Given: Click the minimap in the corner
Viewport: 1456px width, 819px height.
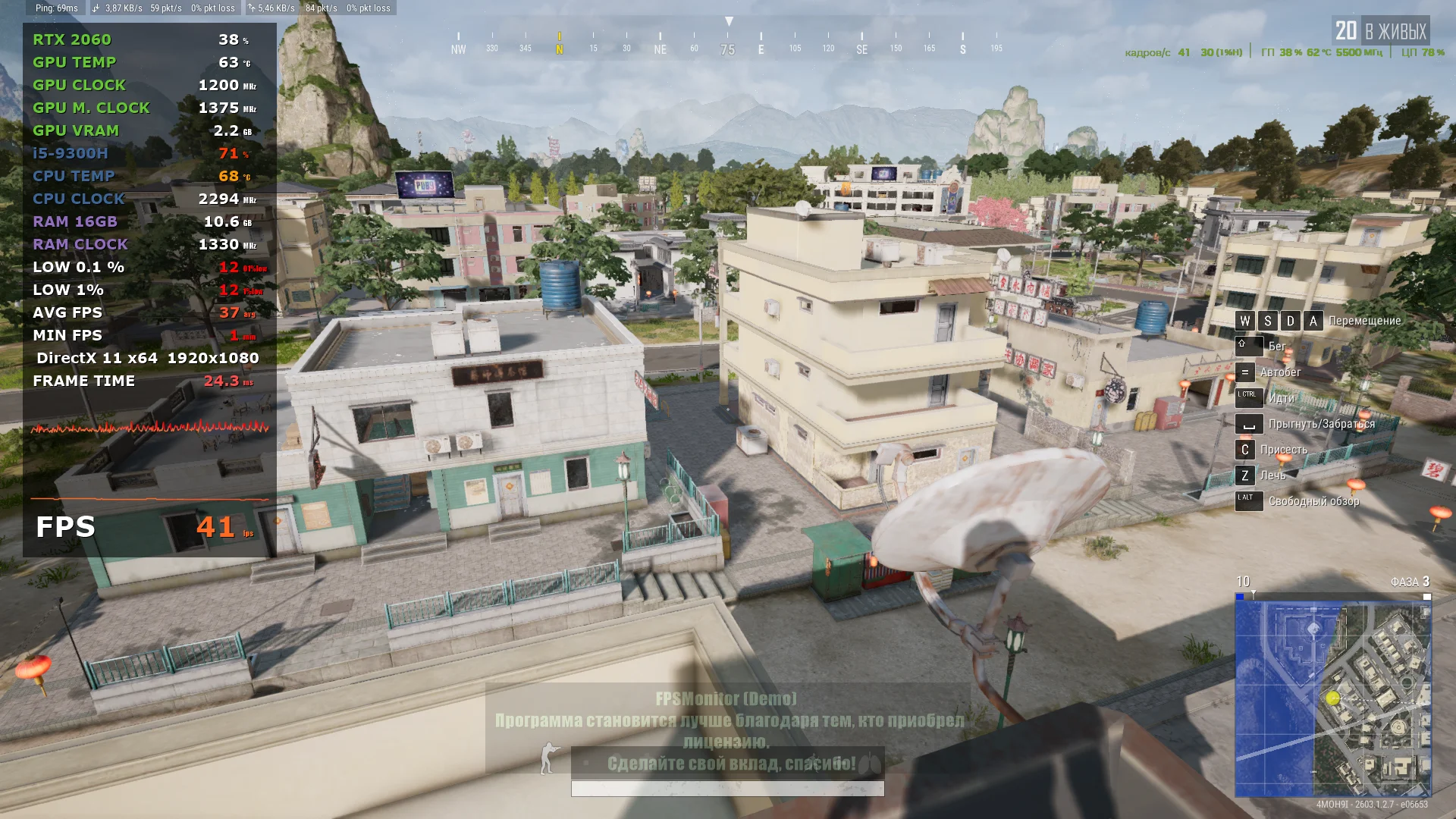Looking at the screenshot, I should point(1332,698).
